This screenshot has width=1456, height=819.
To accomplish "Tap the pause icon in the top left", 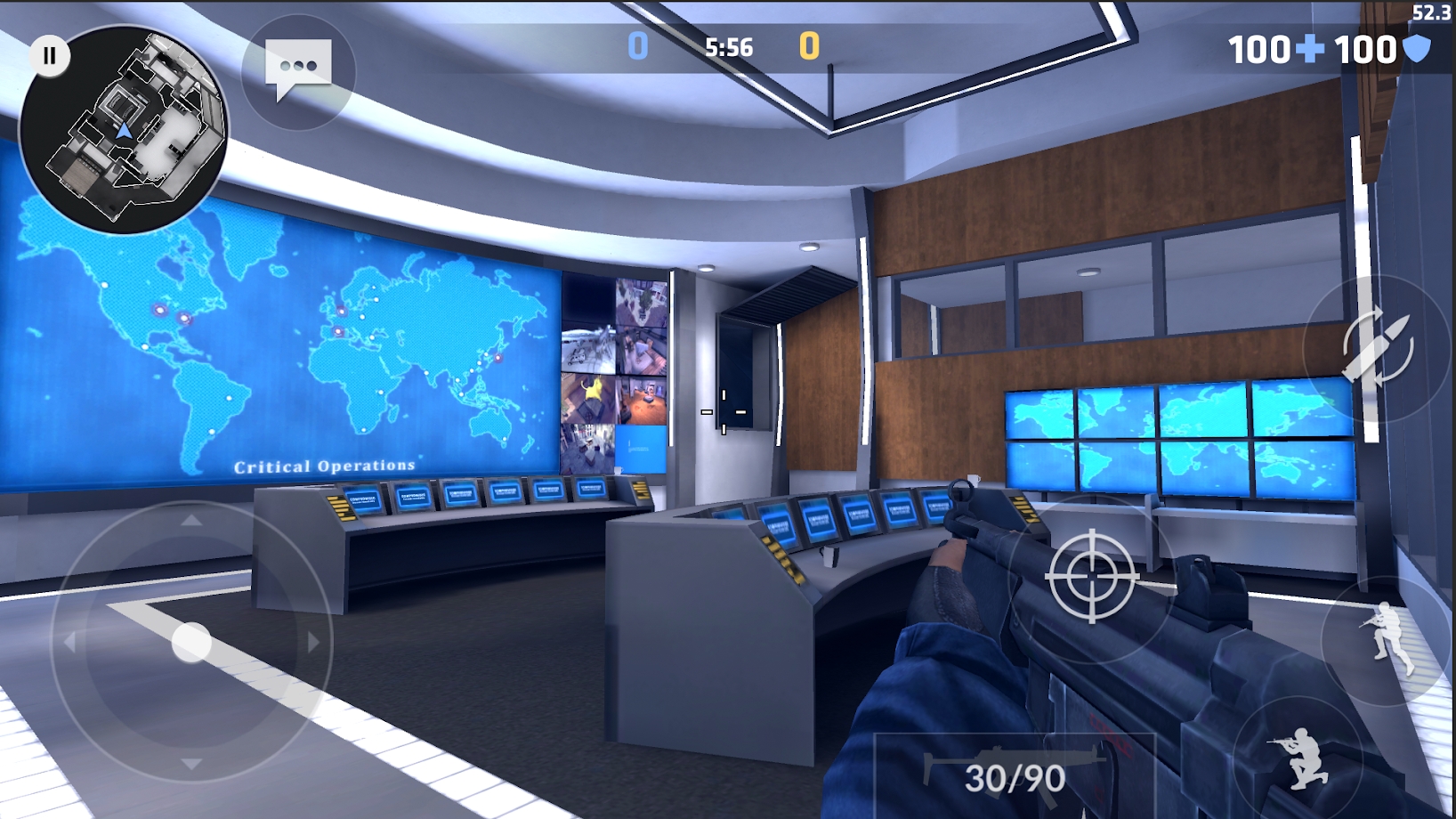I will 49,55.
